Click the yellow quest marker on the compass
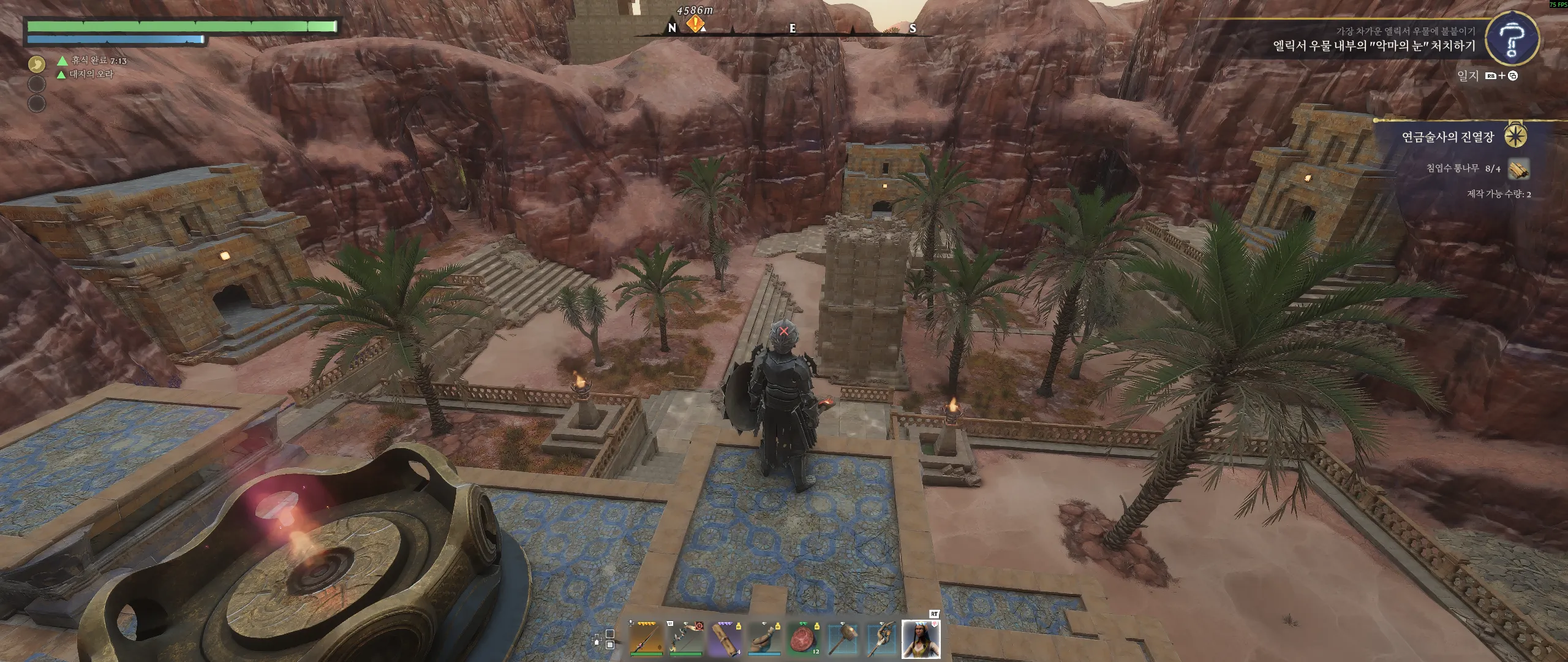Image resolution: width=1568 pixels, height=662 pixels. tap(695, 25)
